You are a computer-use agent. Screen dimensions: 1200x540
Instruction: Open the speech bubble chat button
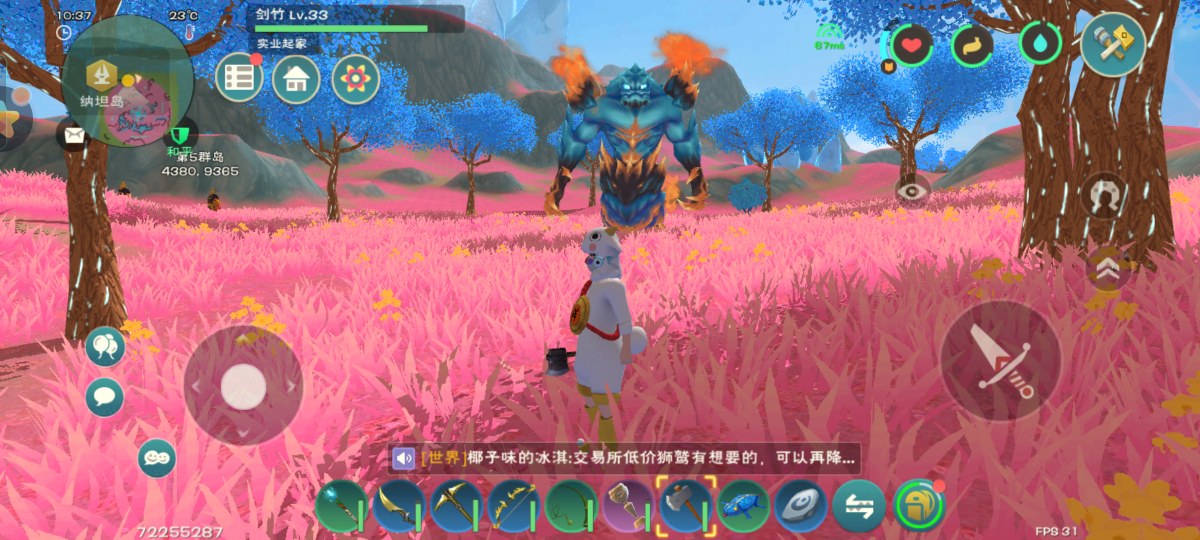tap(104, 397)
